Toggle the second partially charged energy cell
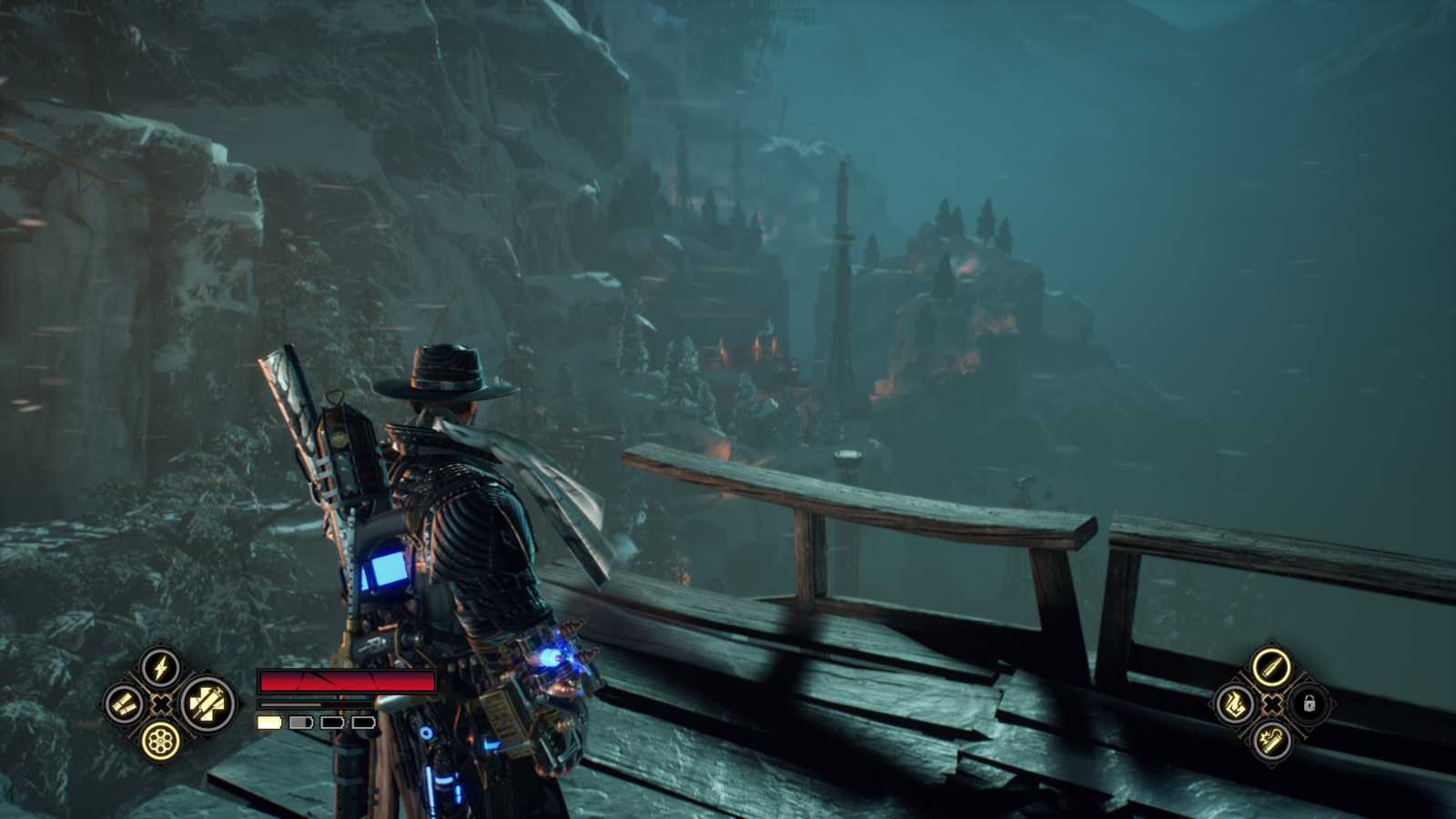This screenshot has height=819, width=1456. coord(301,722)
